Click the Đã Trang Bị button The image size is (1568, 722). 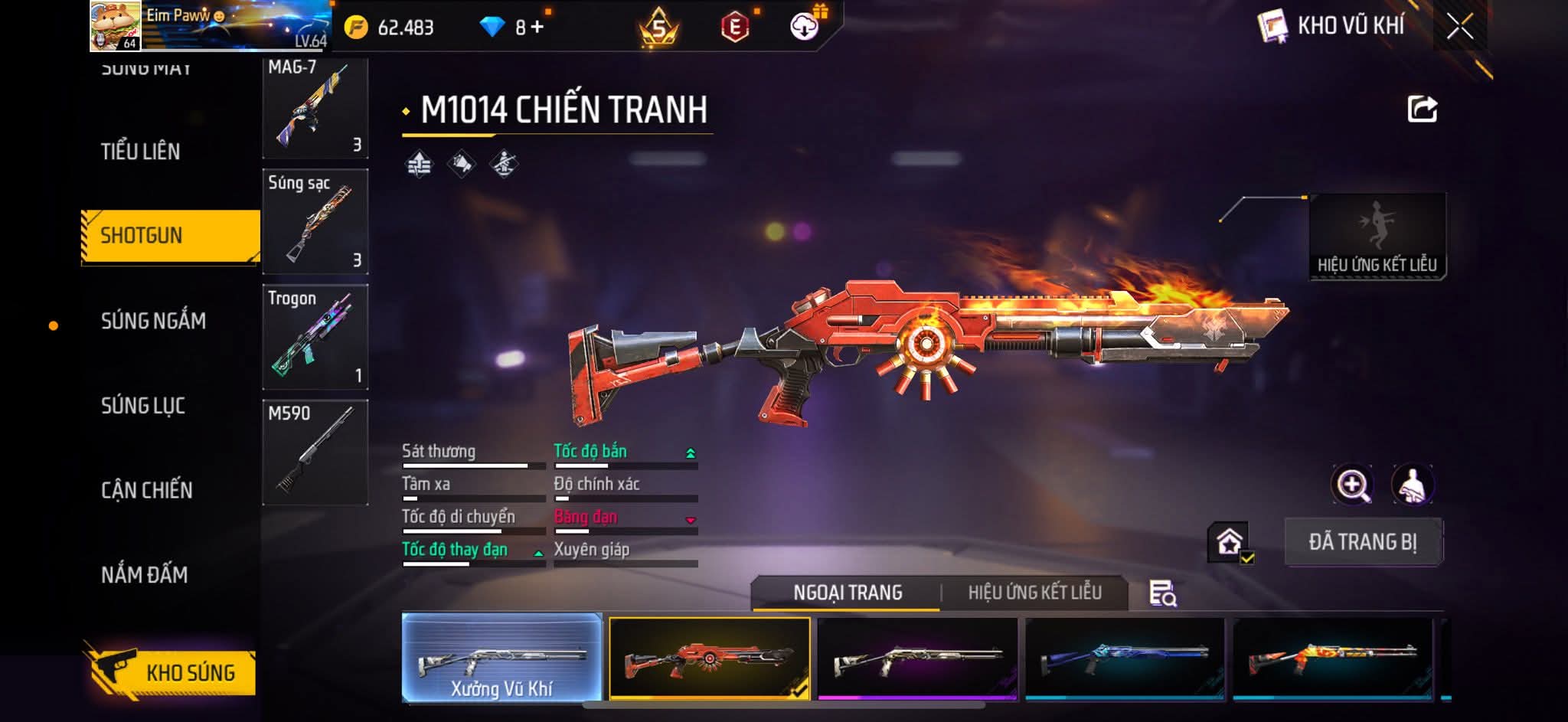[x=1363, y=542]
